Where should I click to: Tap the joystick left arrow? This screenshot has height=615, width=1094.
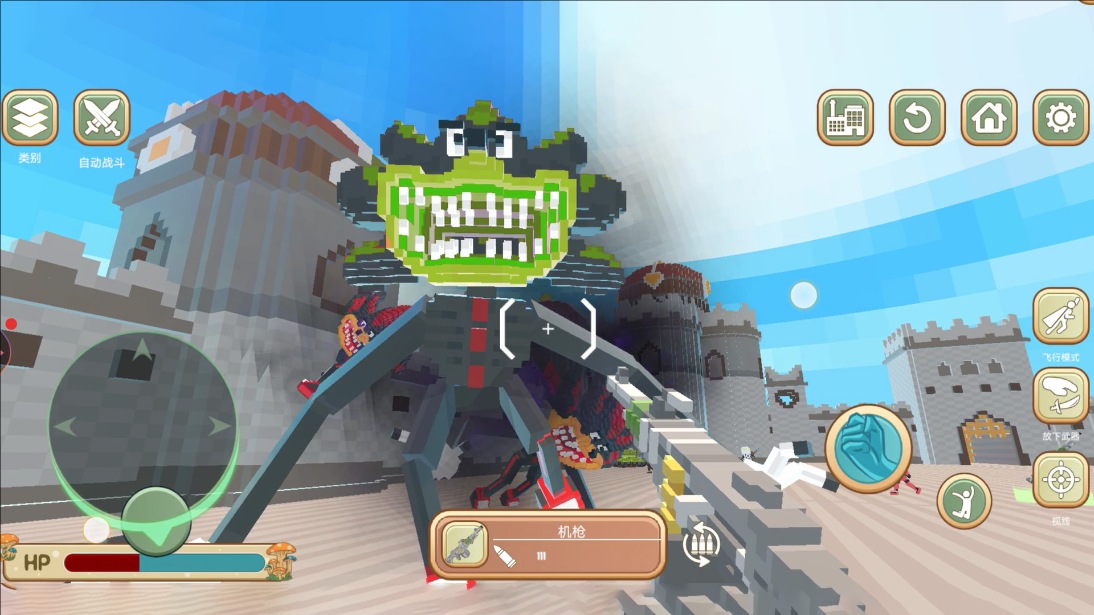point(66,427)
